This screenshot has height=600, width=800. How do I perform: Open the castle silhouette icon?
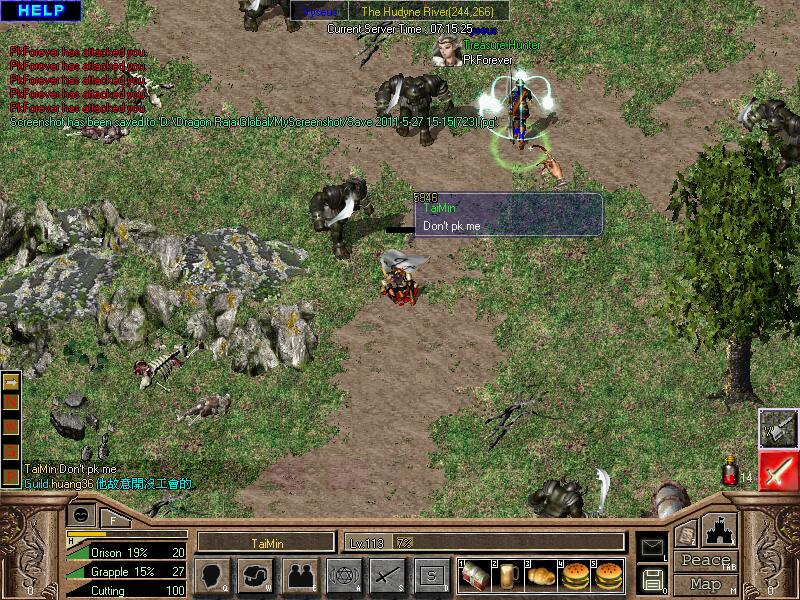pyautogui.click(x=720, y=529)
